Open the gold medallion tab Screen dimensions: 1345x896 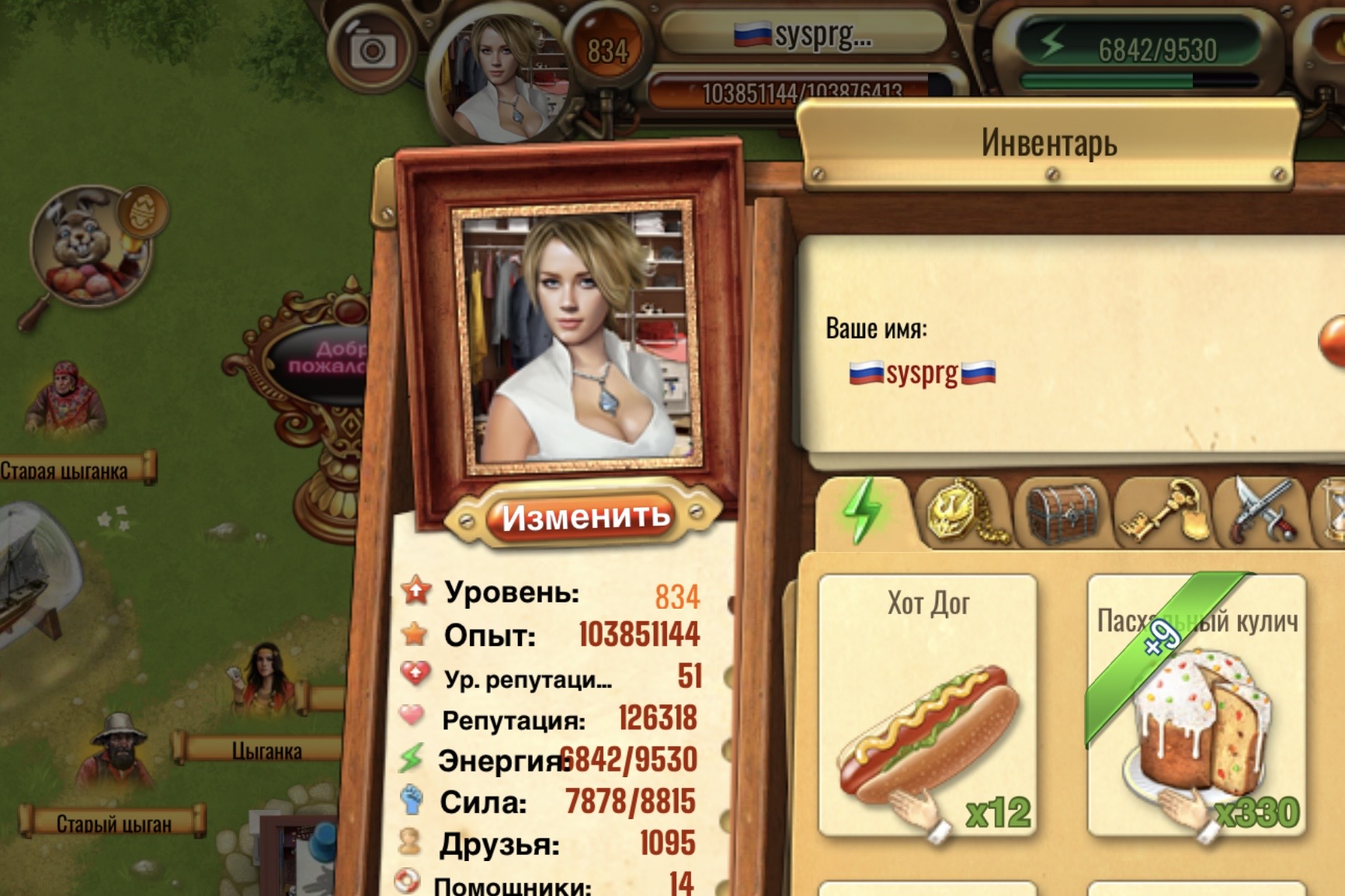[963, 510]
